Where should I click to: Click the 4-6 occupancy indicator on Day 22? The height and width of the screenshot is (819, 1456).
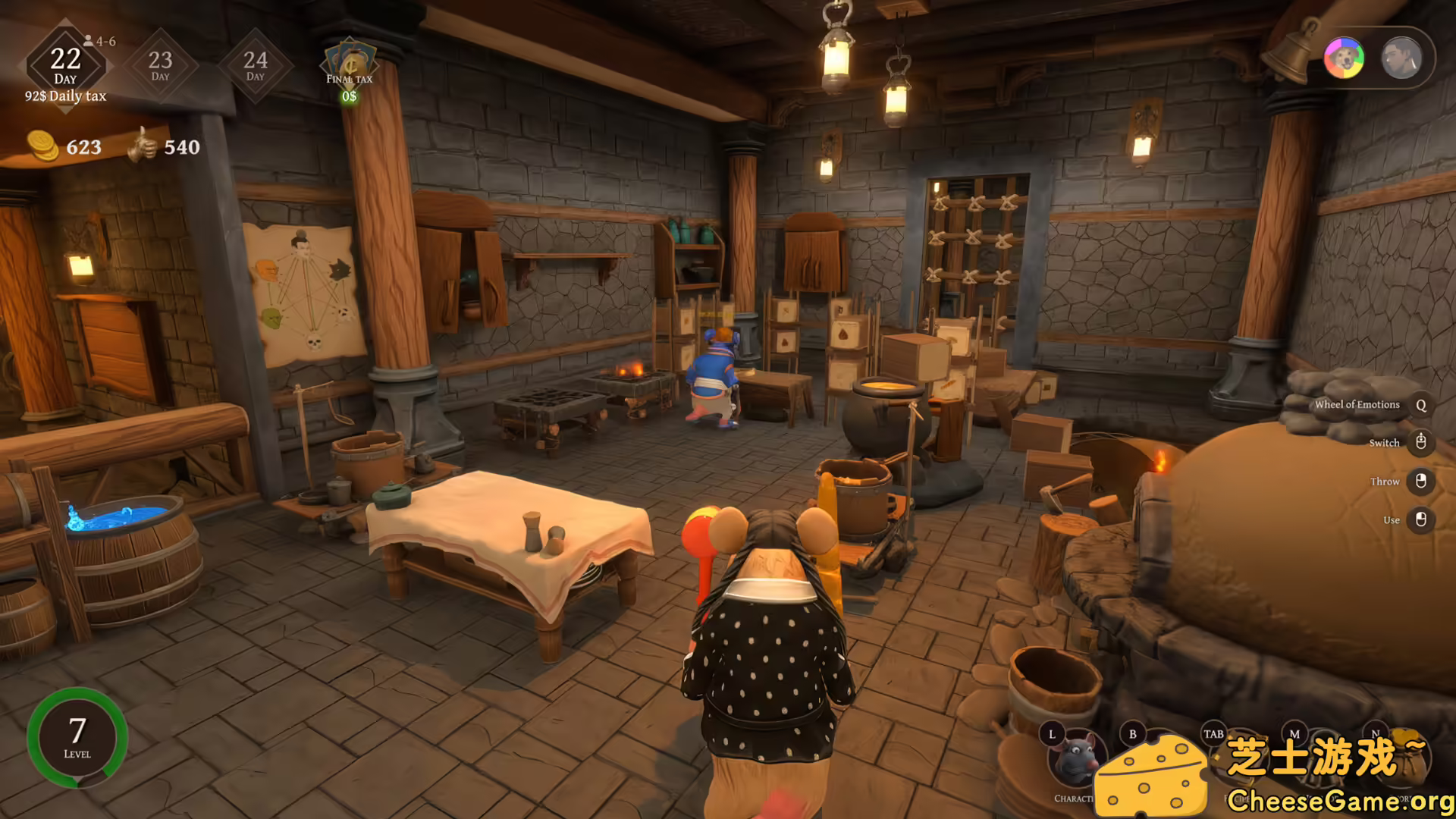(99, 39)
